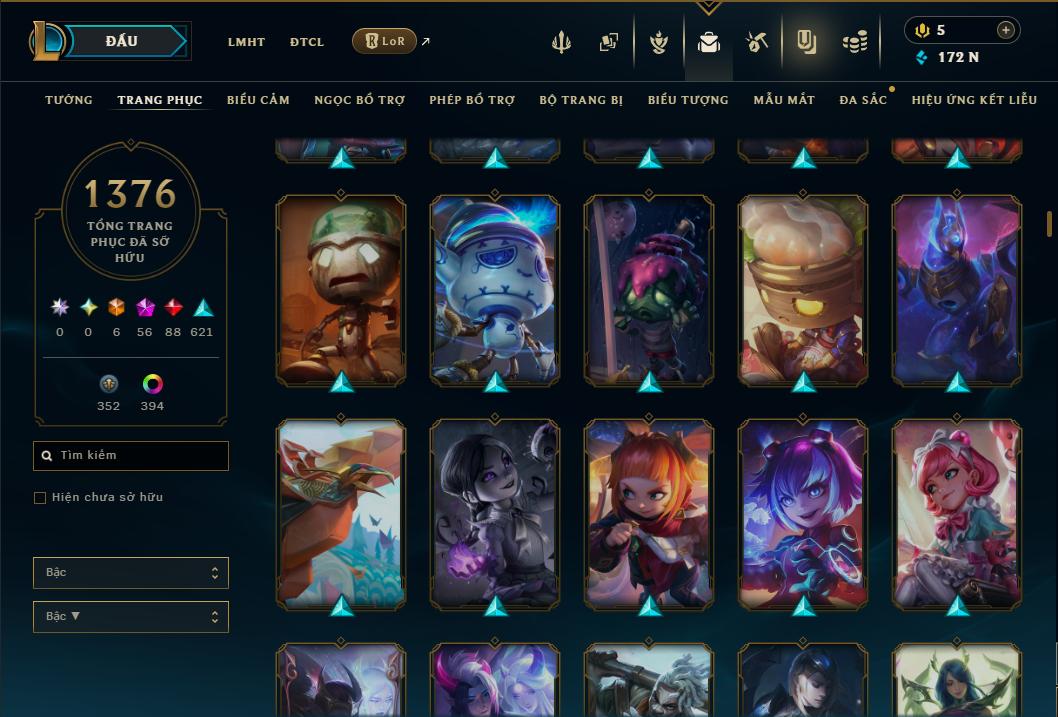Toggle the Hiện chưa sở hữu checkbox
This screenshot has width=1058, height=717.
40,498
